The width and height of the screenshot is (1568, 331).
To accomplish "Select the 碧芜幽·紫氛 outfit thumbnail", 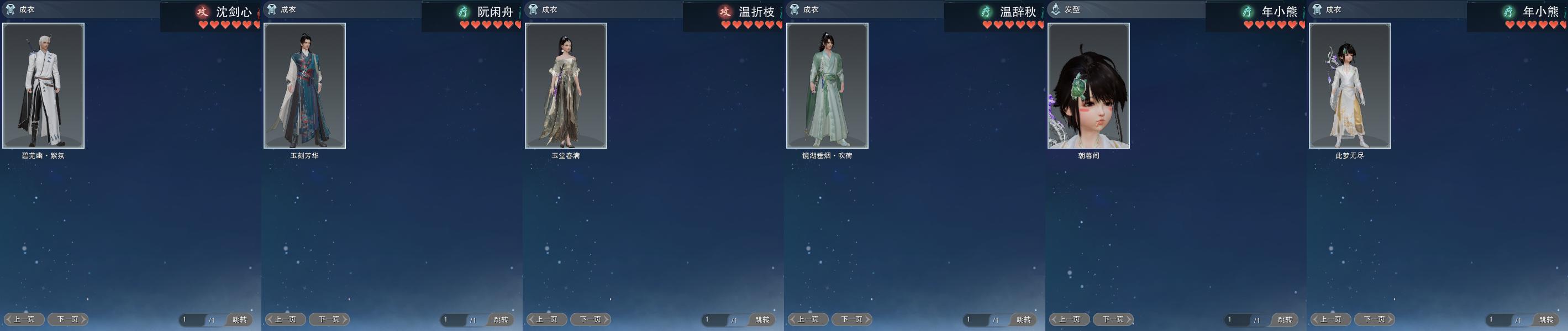I will click(x=43, y=86).
